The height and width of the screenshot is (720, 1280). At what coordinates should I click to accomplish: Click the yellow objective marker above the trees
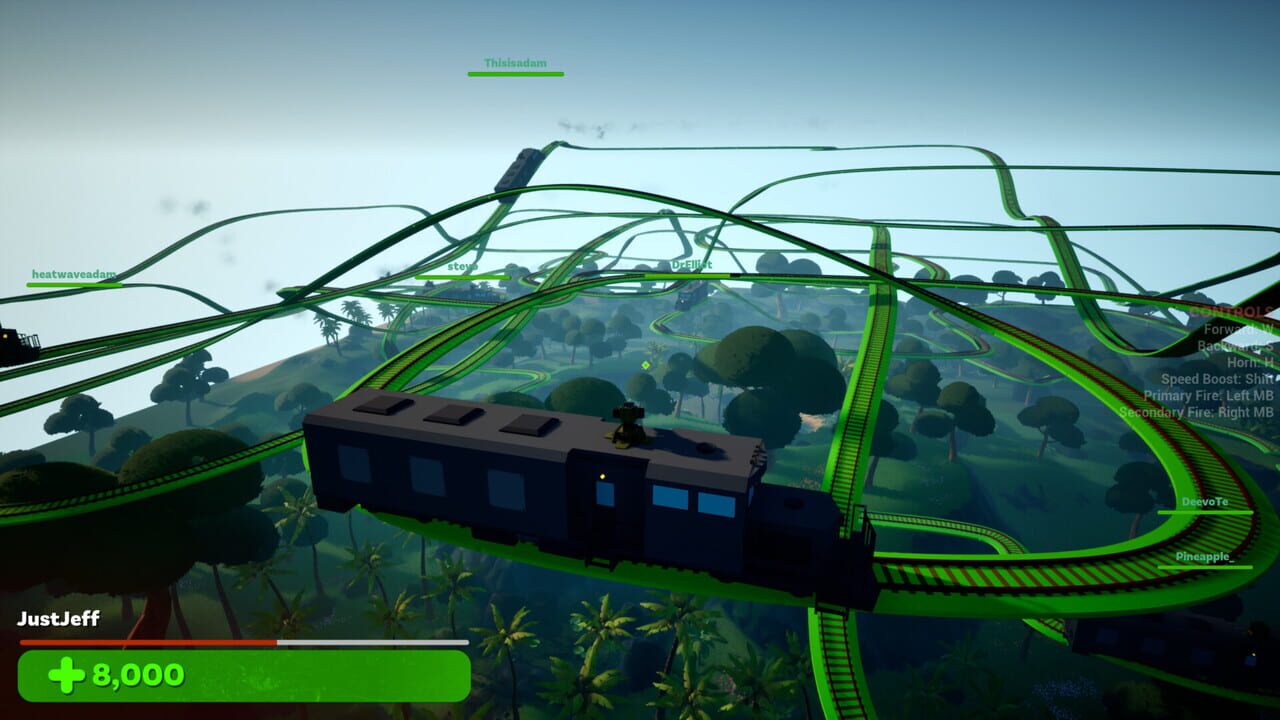point(645,366)
